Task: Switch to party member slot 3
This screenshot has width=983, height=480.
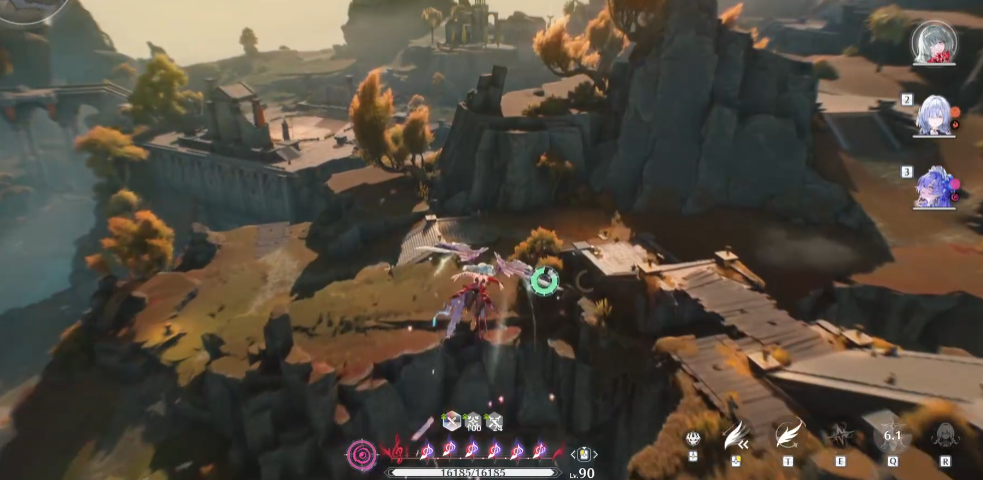Action: point(934,187)
